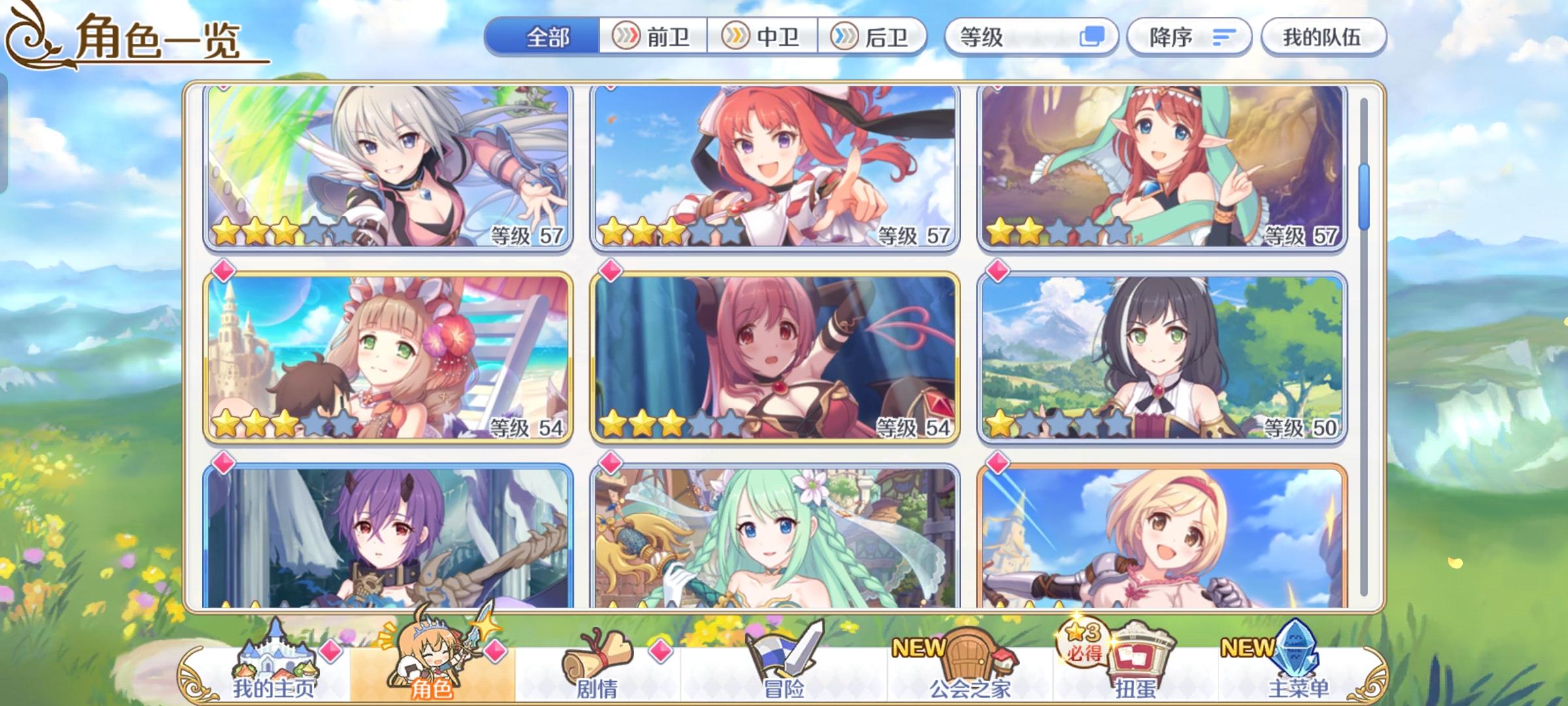Switch sorting order with 降序 toggle

1189,37
